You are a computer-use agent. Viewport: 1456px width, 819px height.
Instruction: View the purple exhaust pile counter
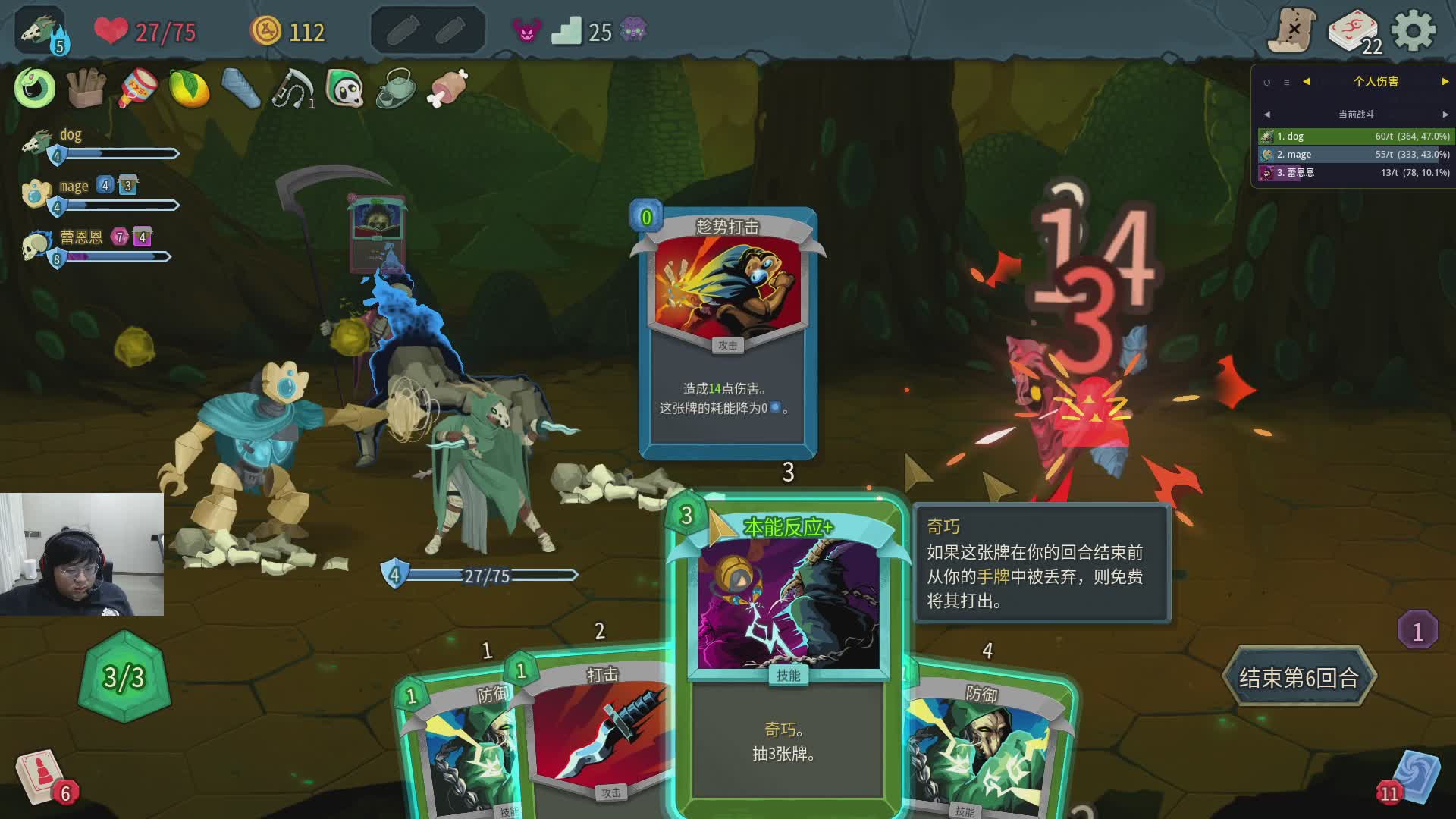coord(1417,631)
